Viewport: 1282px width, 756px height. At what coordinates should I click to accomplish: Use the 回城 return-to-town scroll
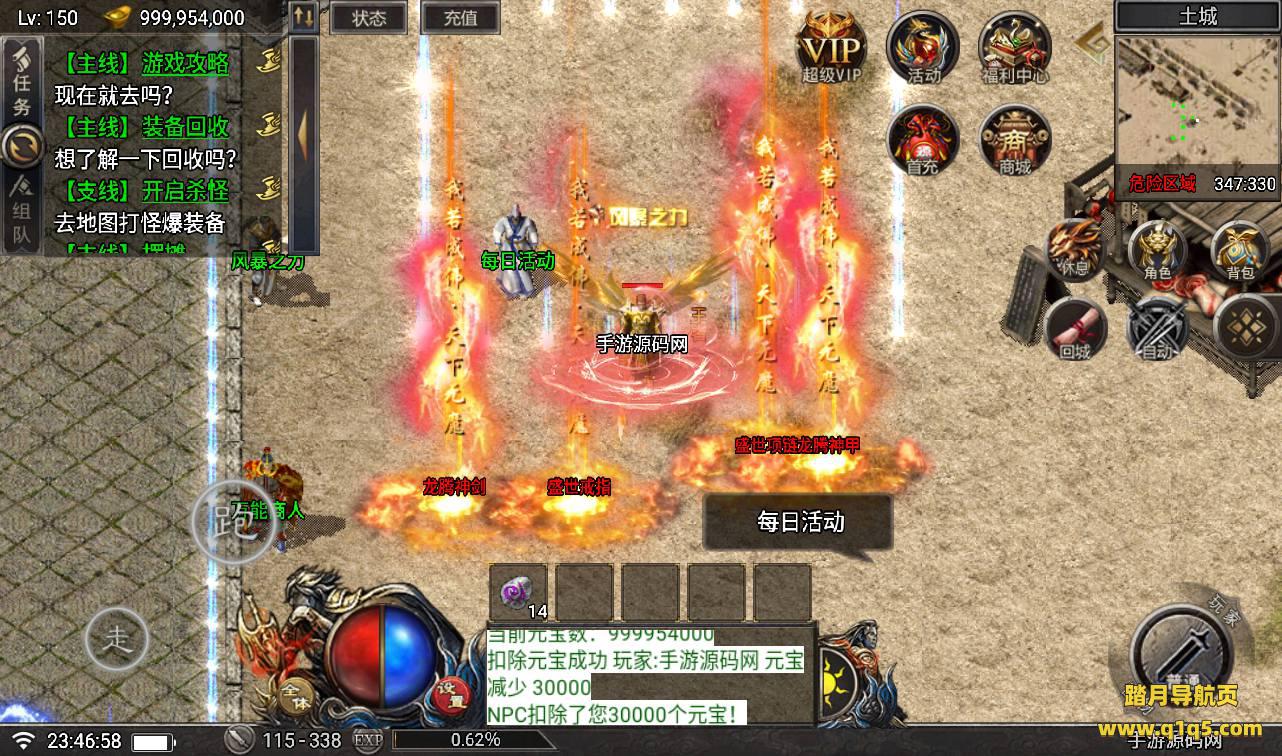(1075, 326)
